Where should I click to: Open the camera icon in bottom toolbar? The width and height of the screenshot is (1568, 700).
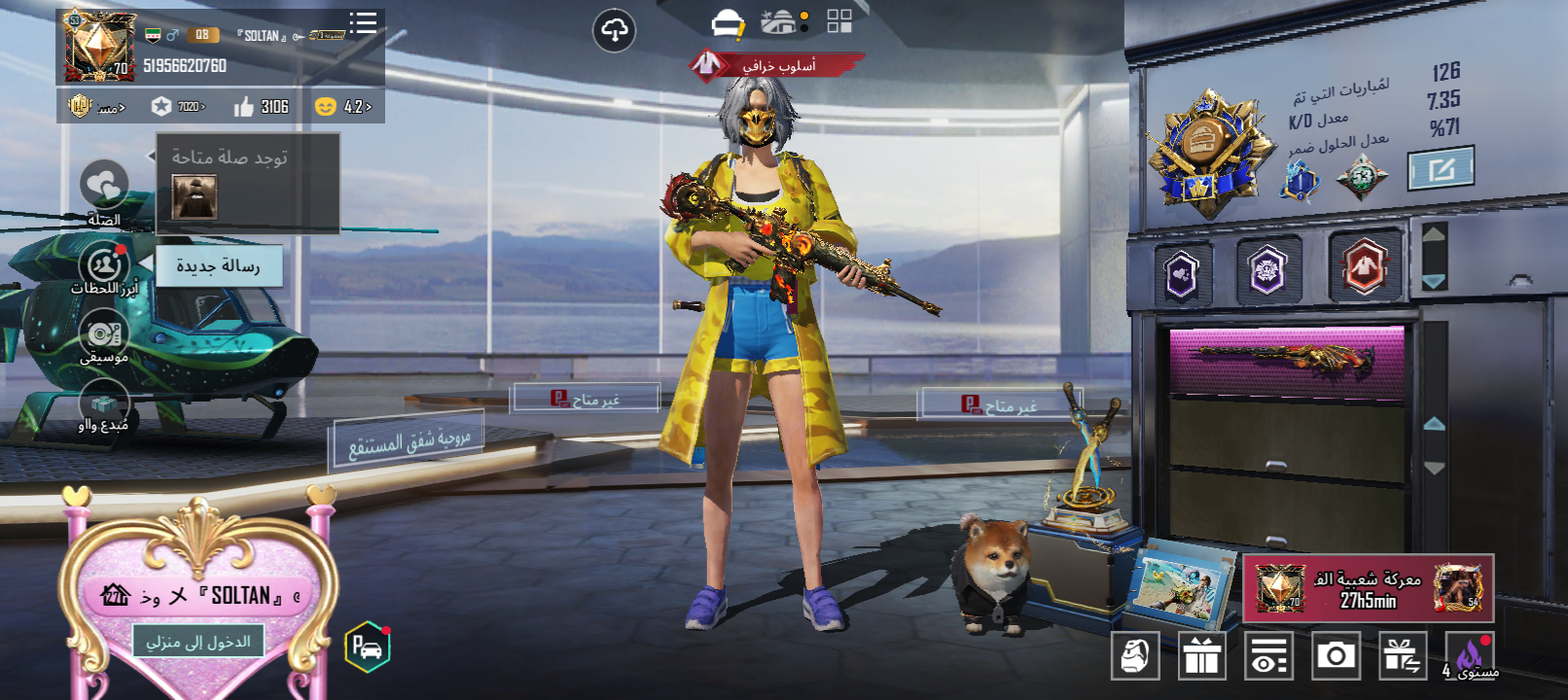coord(1336,656)
